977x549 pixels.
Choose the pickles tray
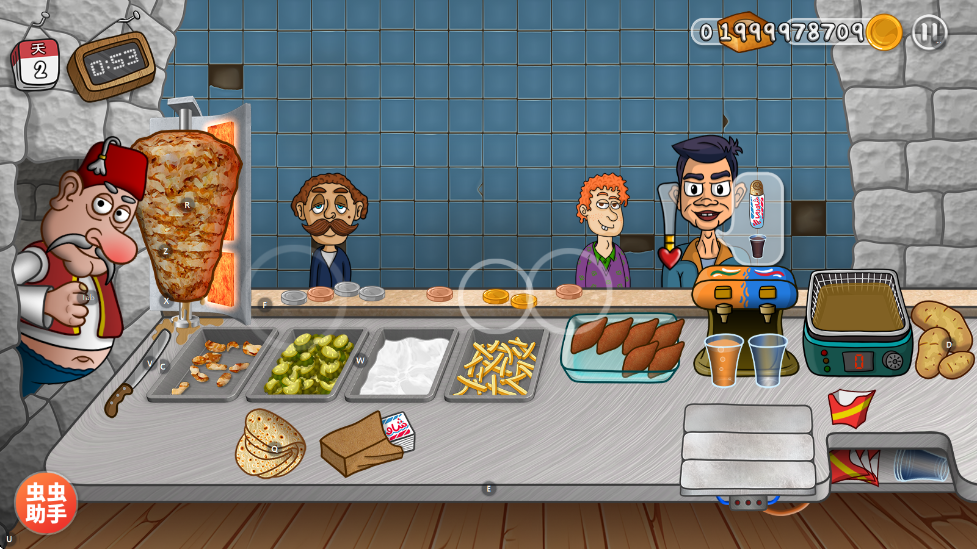(x=308, y=361)
